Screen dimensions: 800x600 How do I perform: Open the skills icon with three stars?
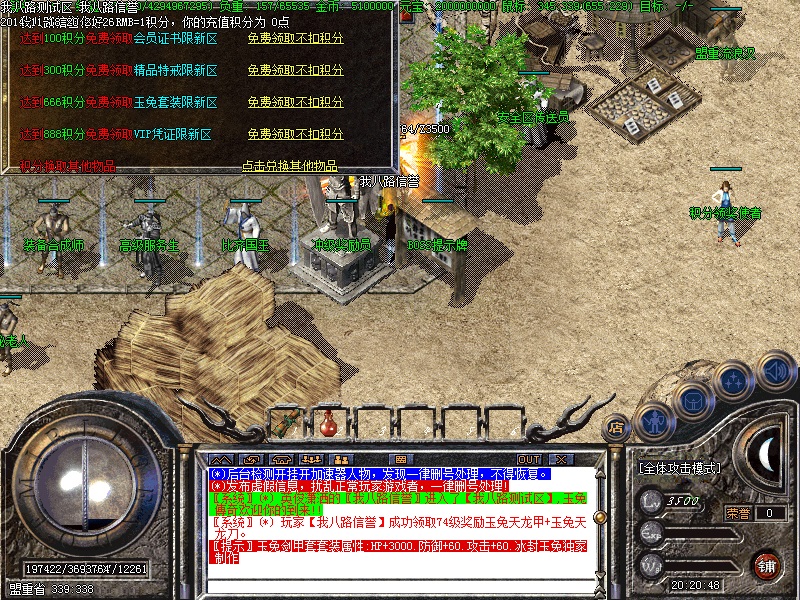pos(733,381)
